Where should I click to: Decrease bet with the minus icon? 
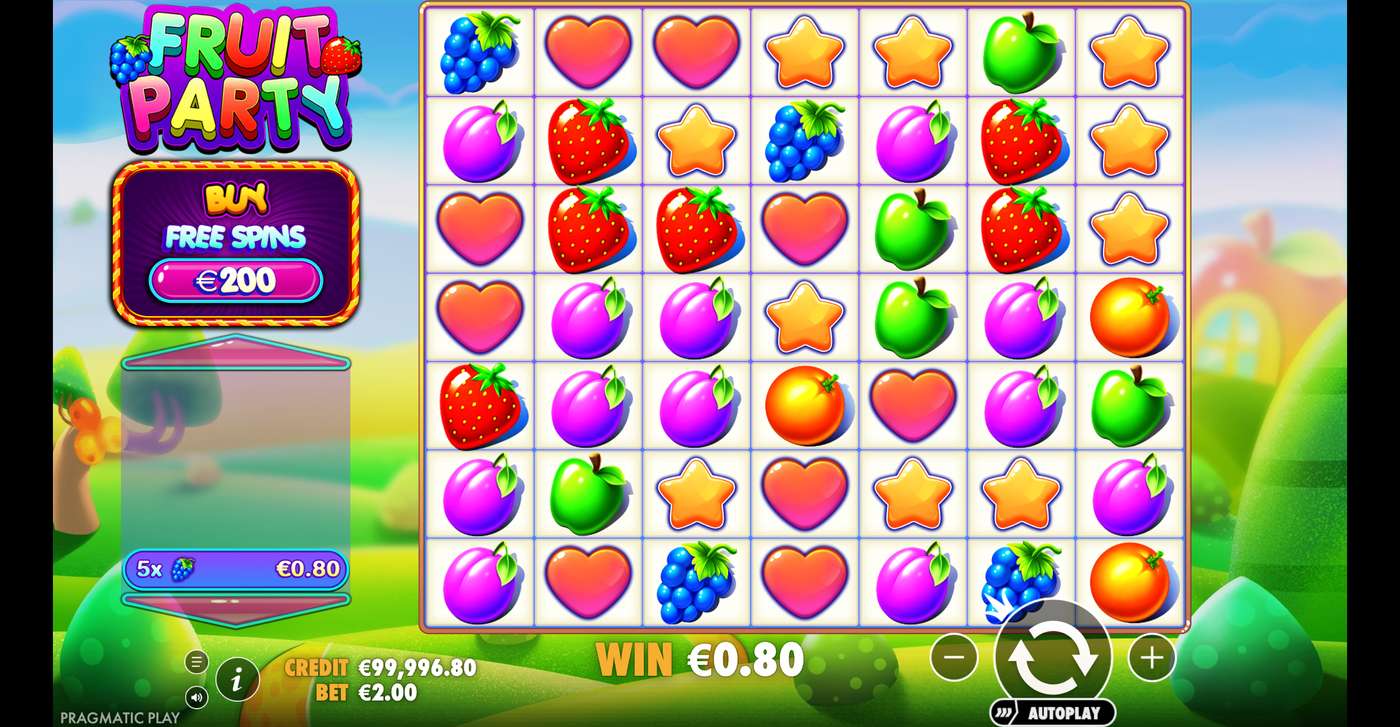(954, 657)
